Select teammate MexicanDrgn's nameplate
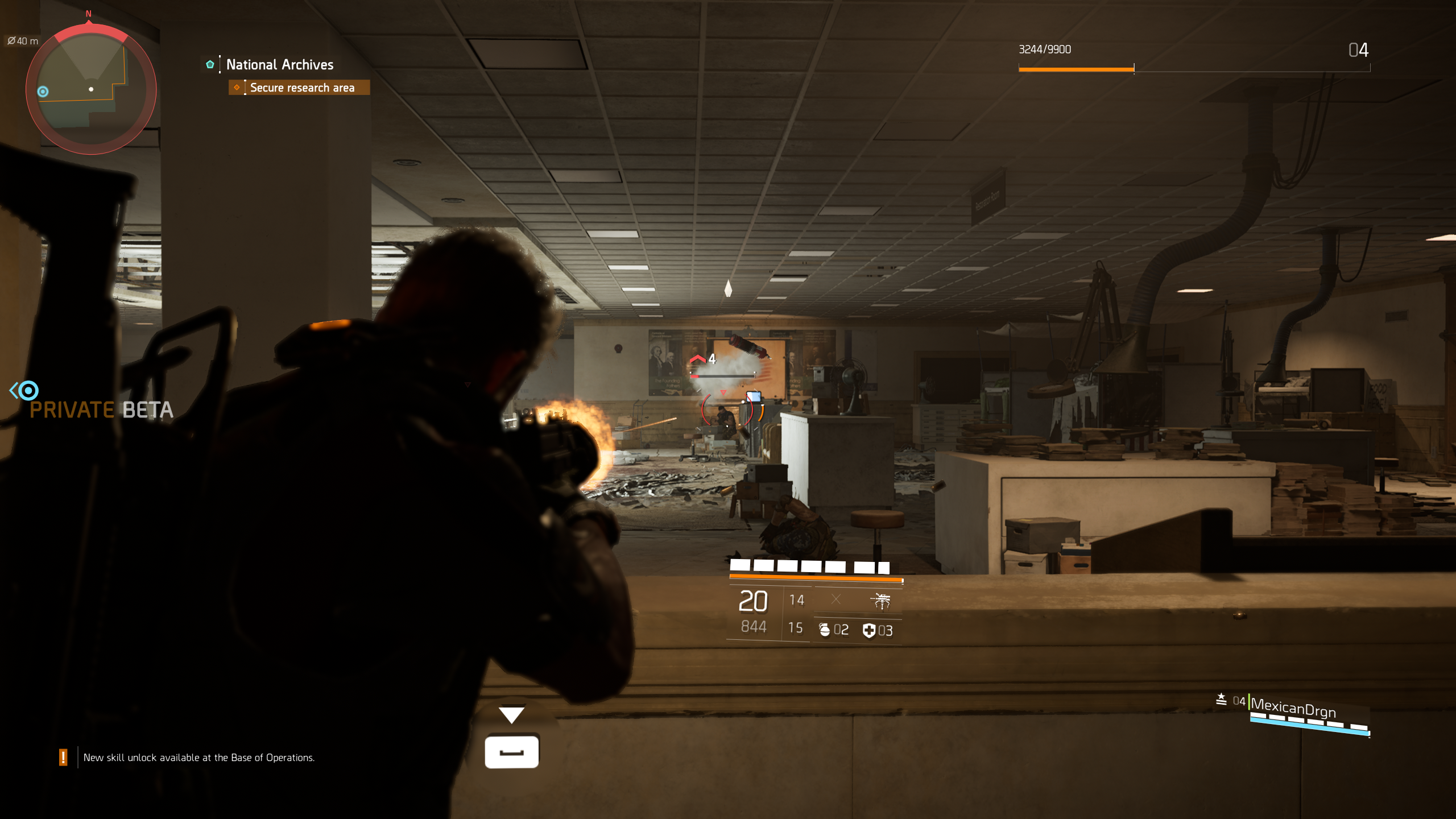 point(1293,708)
